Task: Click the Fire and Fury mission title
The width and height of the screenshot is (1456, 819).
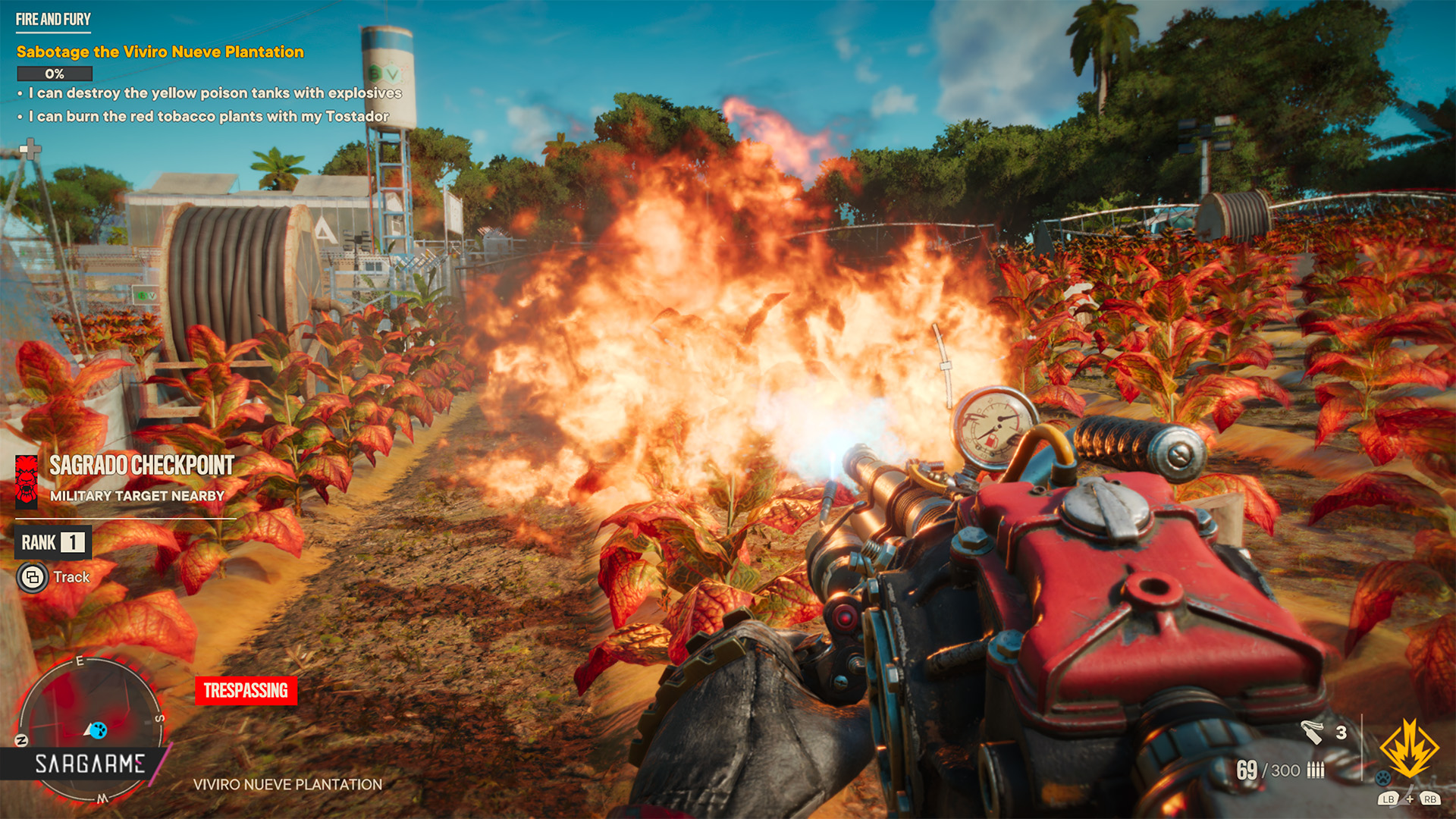Action: (x=53, y=19)
